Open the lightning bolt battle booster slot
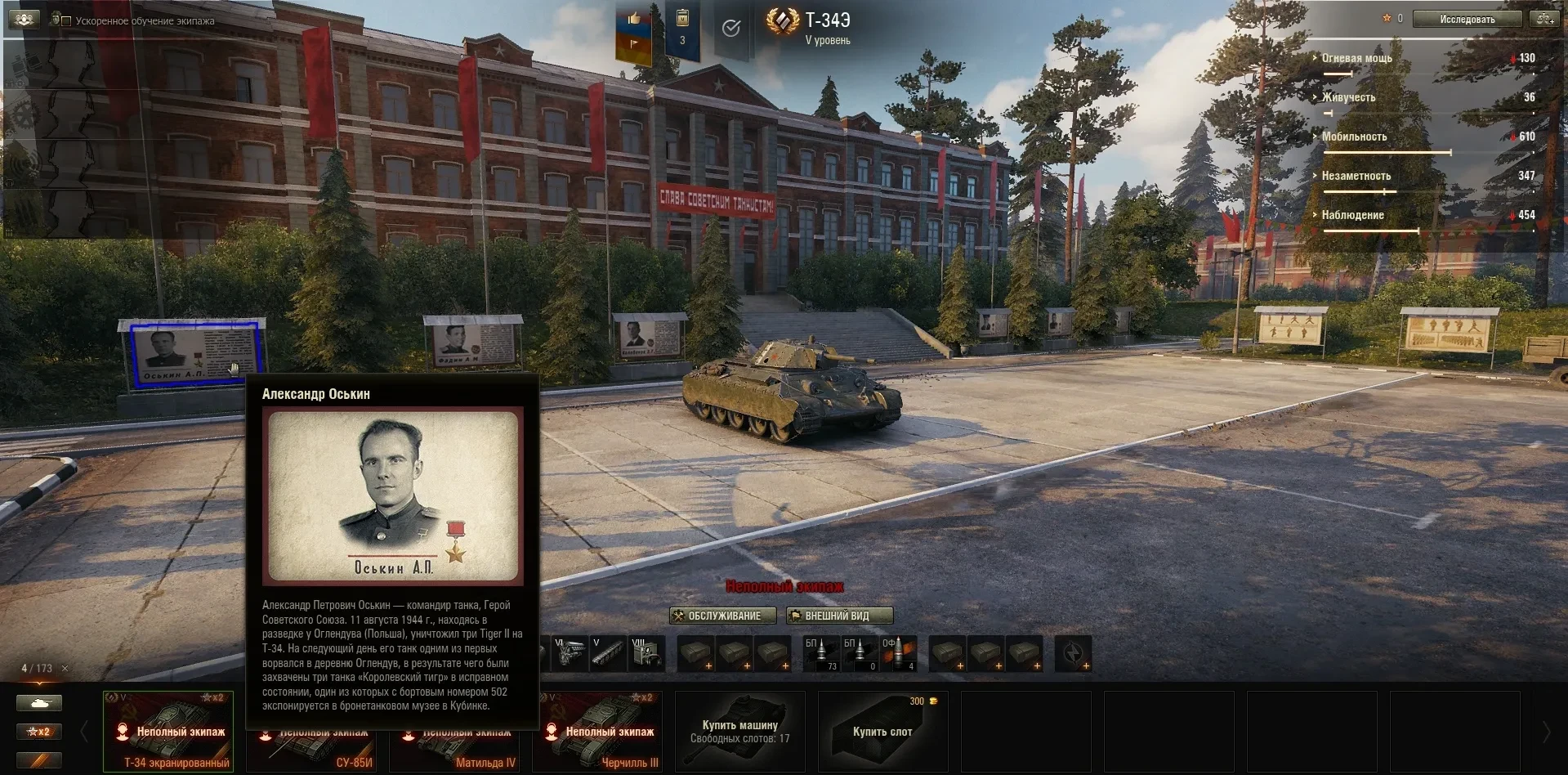This screenshot has width=1568, height=775. pyautogui.click(x=1073, y=654)
